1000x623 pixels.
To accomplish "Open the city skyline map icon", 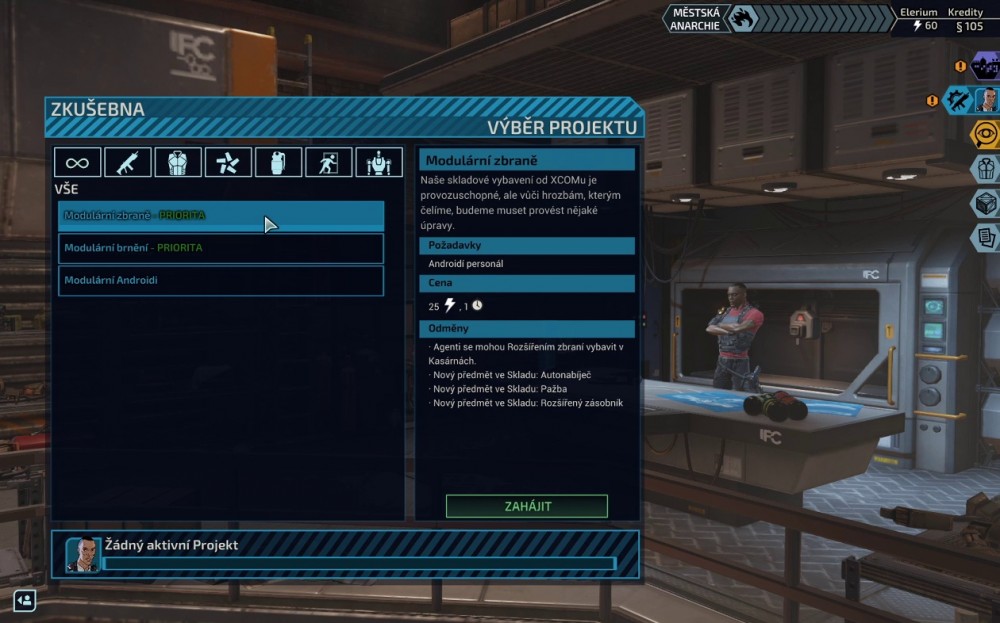I will coord(985,67).
